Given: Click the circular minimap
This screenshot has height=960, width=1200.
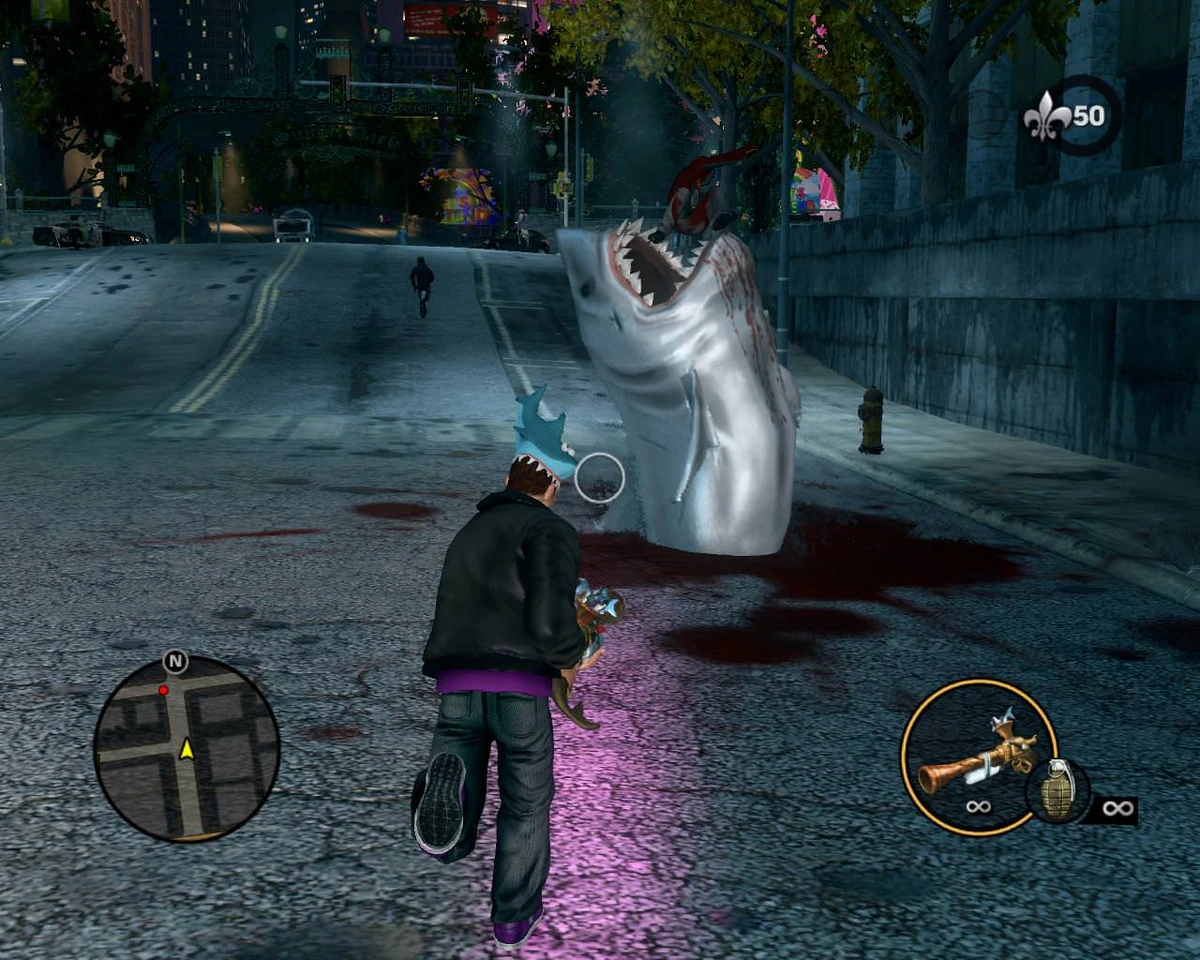Looking at the screenshot, I should [x=187, y=747].
